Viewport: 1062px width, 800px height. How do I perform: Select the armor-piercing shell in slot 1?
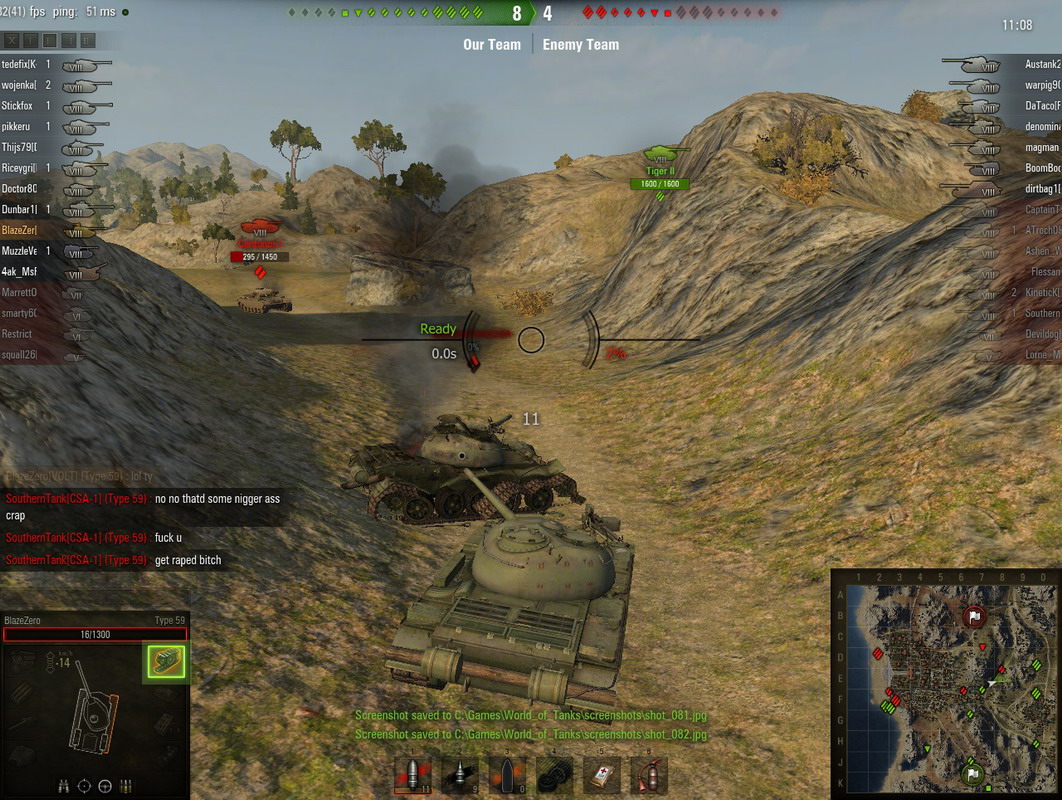(411, 775)
